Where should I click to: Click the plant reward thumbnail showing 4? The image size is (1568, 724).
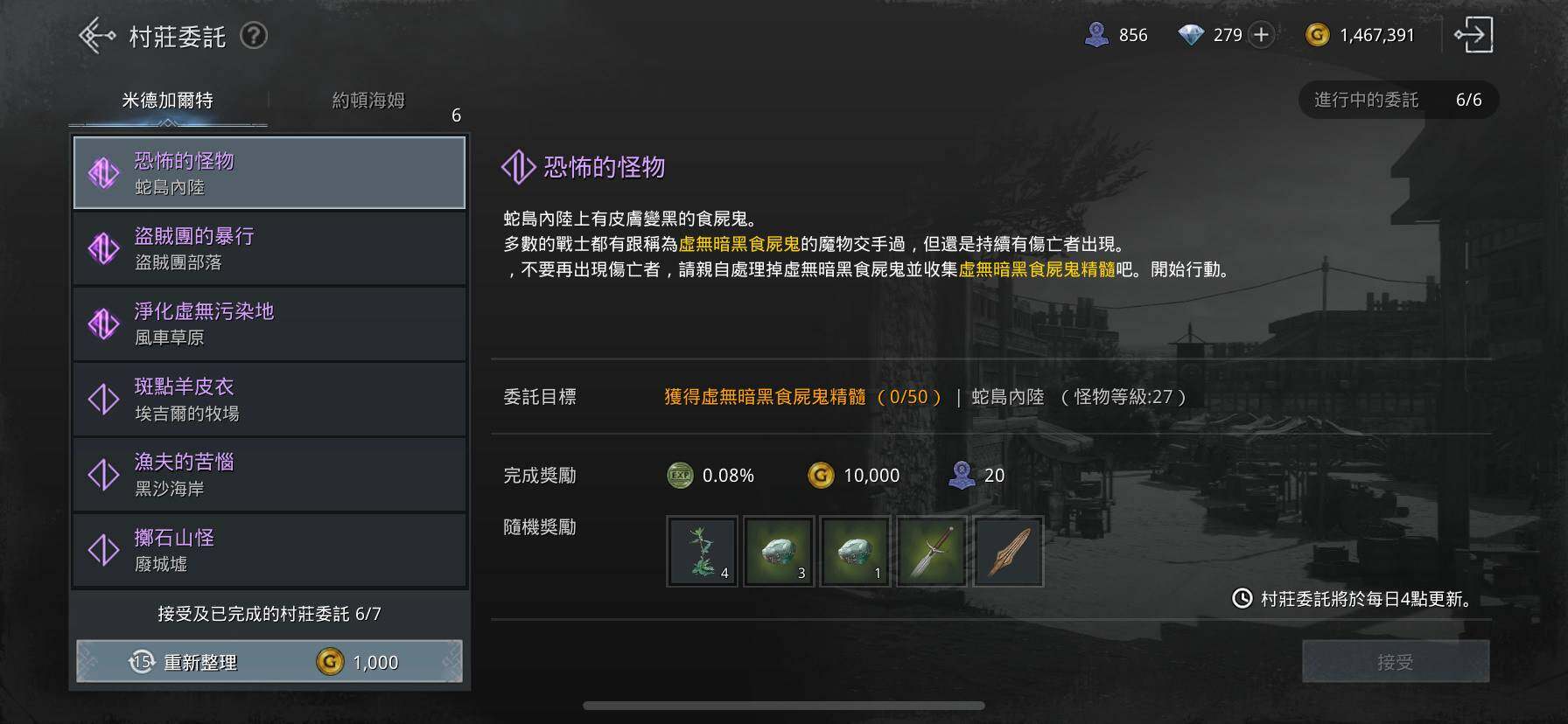702,551
